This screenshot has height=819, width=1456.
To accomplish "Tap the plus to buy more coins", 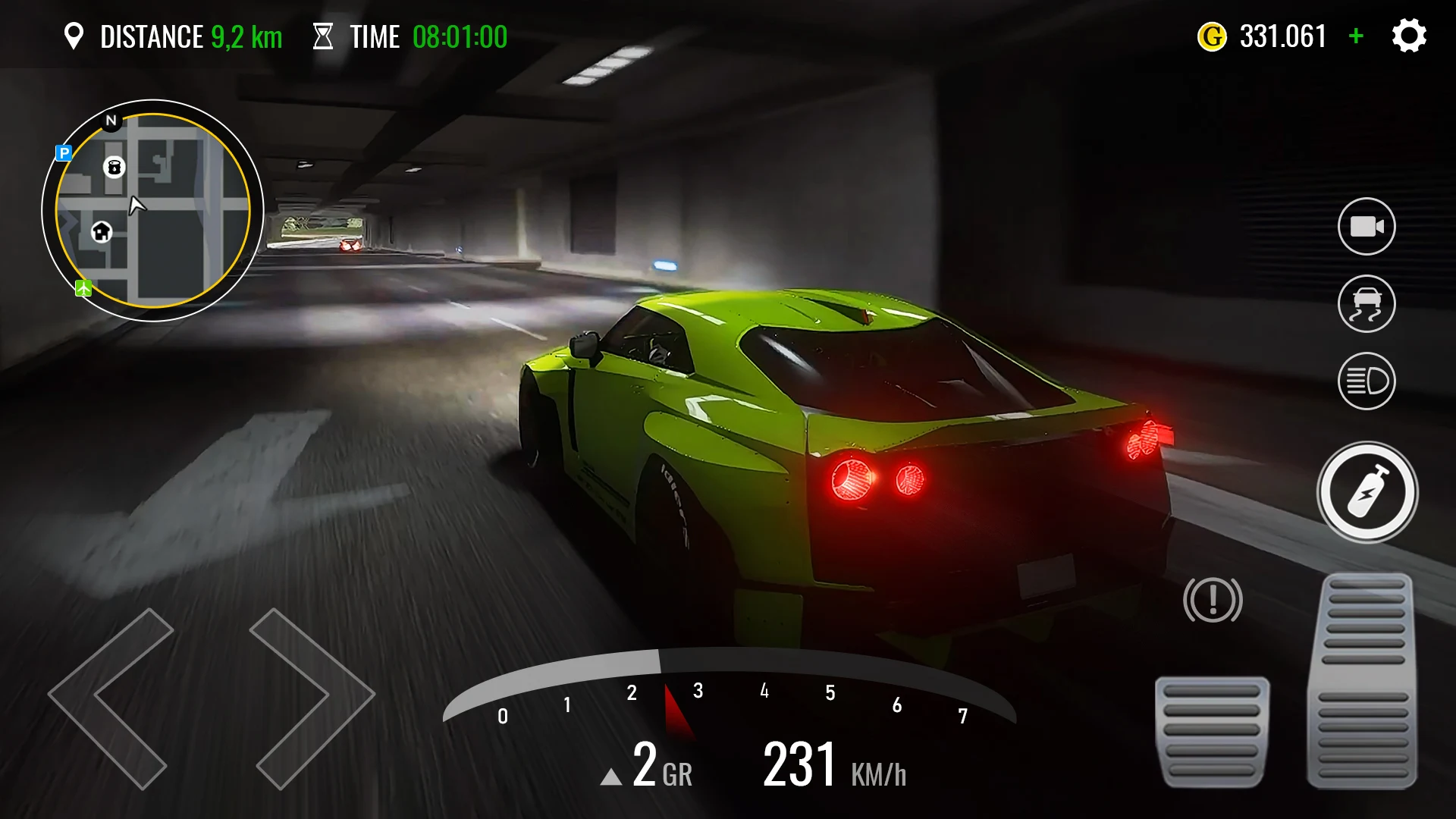I will pyautogui.click(x=1355, y=36).
